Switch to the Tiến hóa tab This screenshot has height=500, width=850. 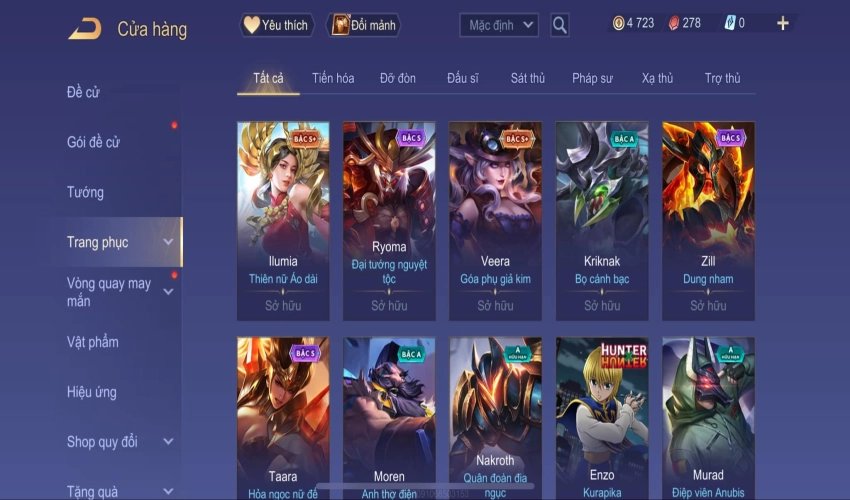(x=333, y=78)
